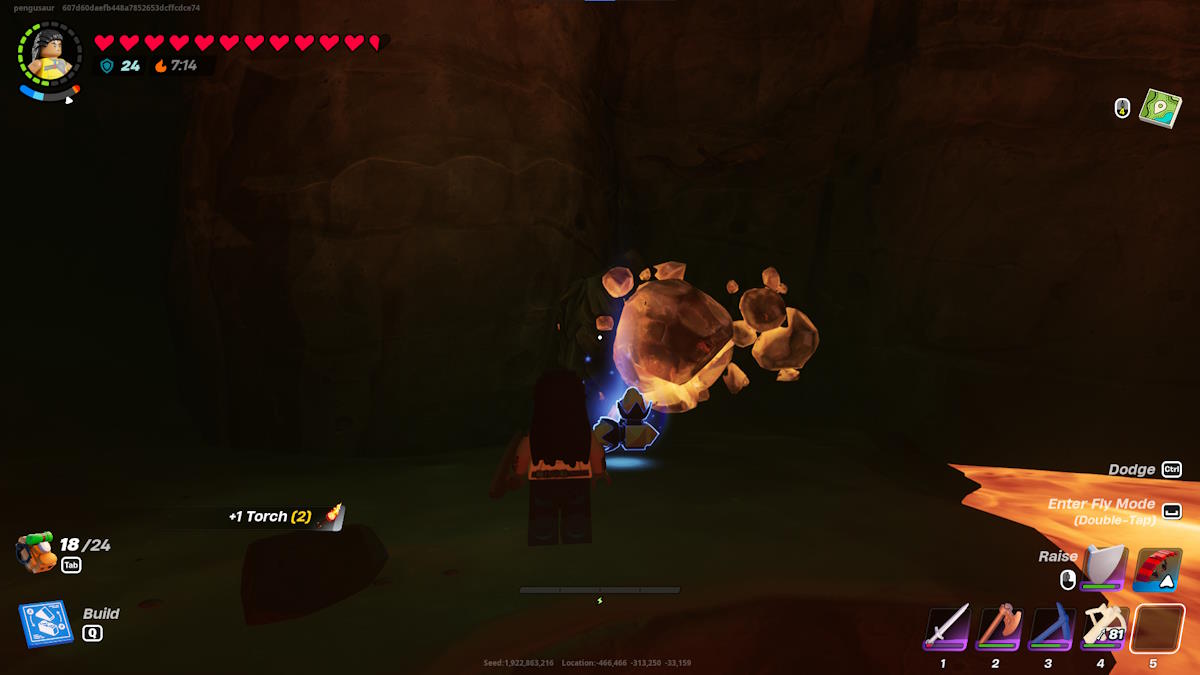Open the backpack inventory icon
The height and width of the screenshot is (675, 1200).
tap(37, 552)
